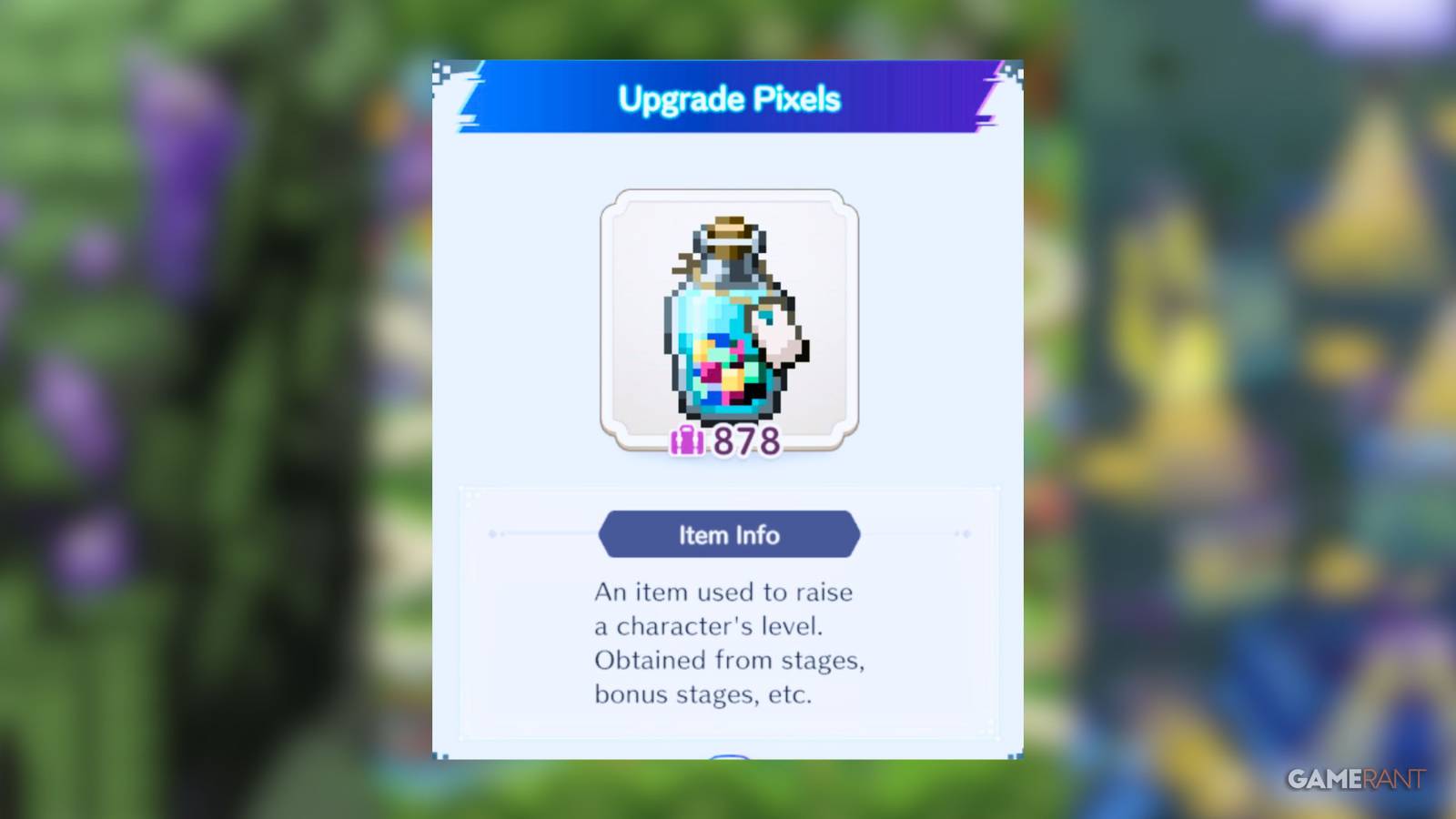Click the colorful pixels inside the bottle
The width and height of the screenshot is (1456, 819).
point(723,373)
